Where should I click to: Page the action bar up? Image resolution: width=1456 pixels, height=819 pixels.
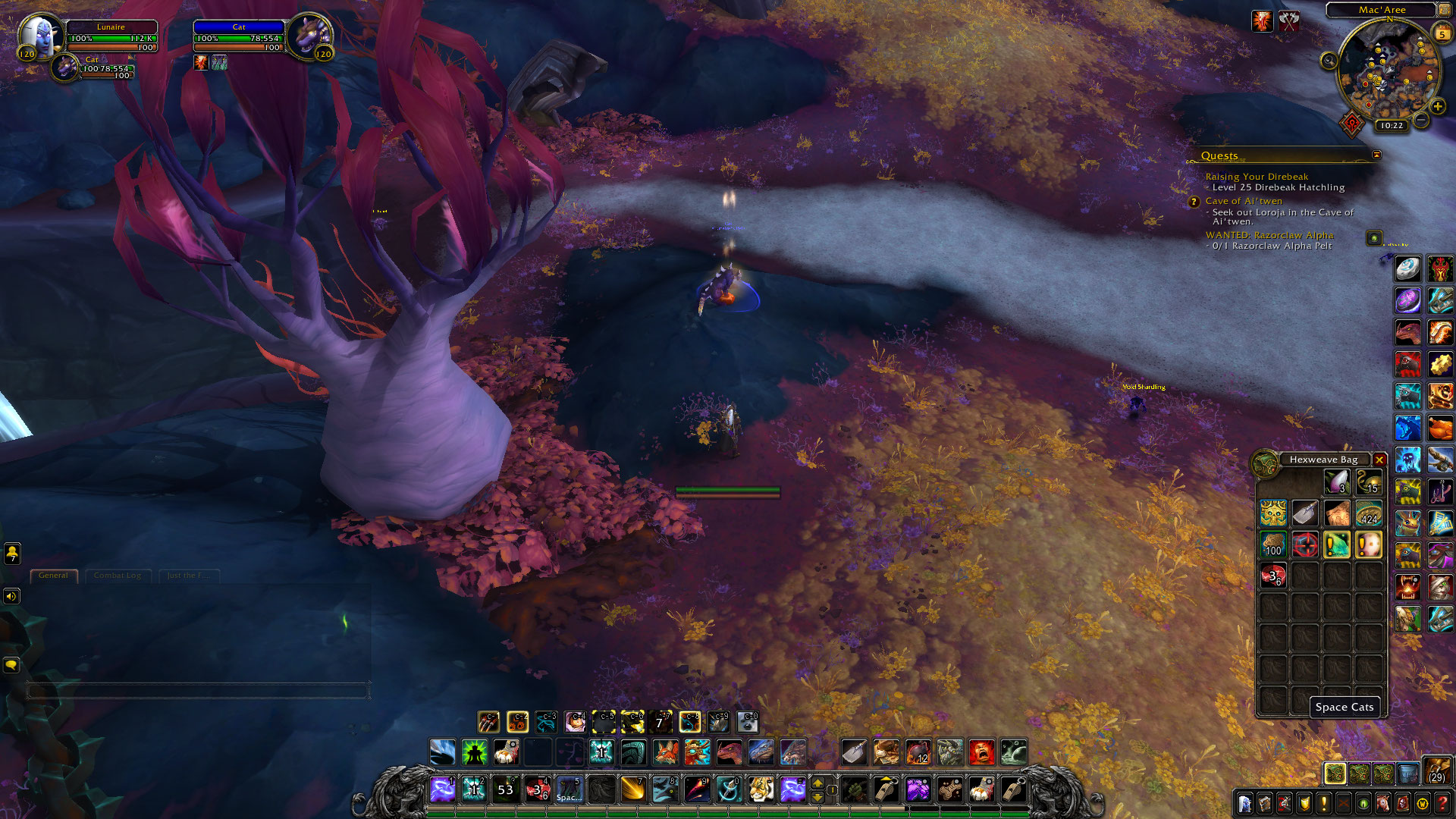click(817, 782)
